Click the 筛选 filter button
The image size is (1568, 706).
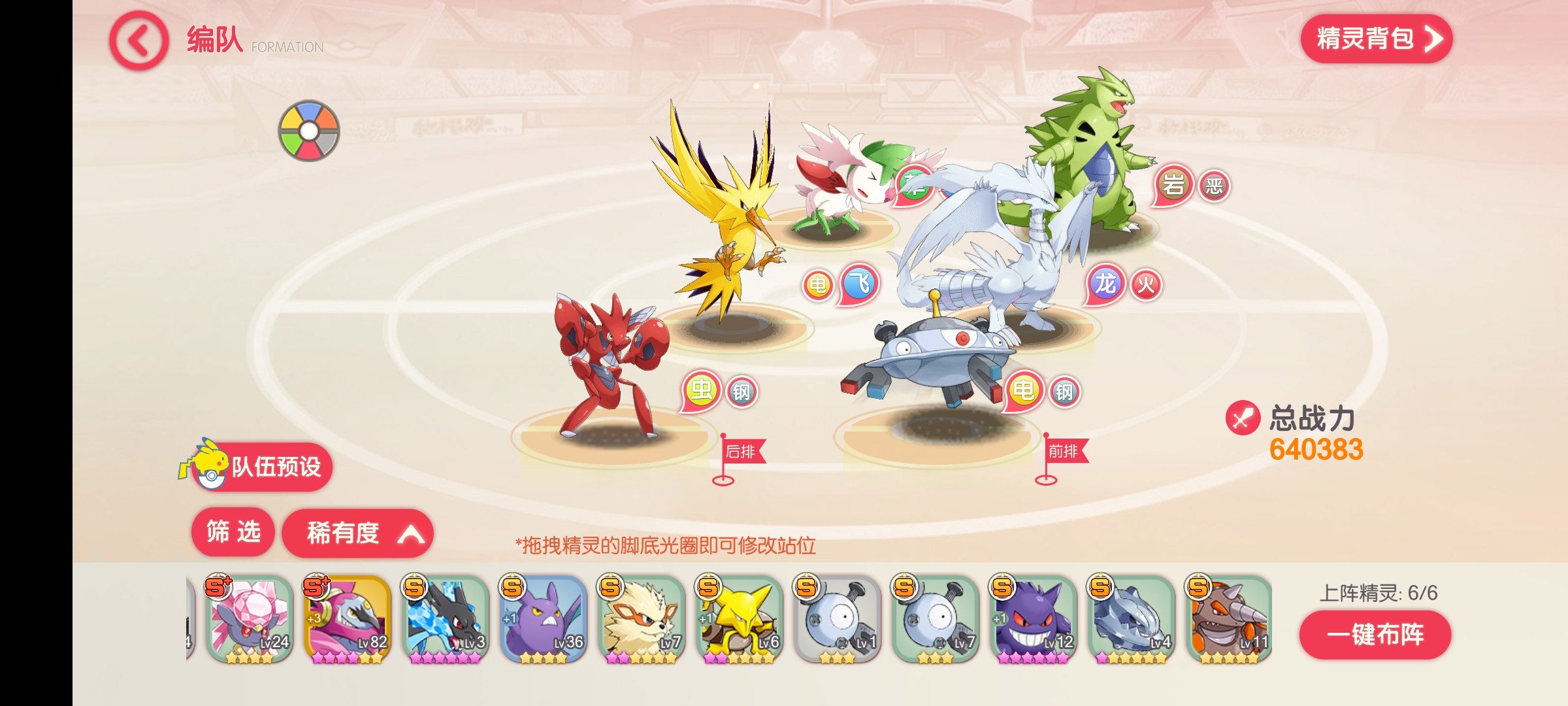[x=233, y=532]
